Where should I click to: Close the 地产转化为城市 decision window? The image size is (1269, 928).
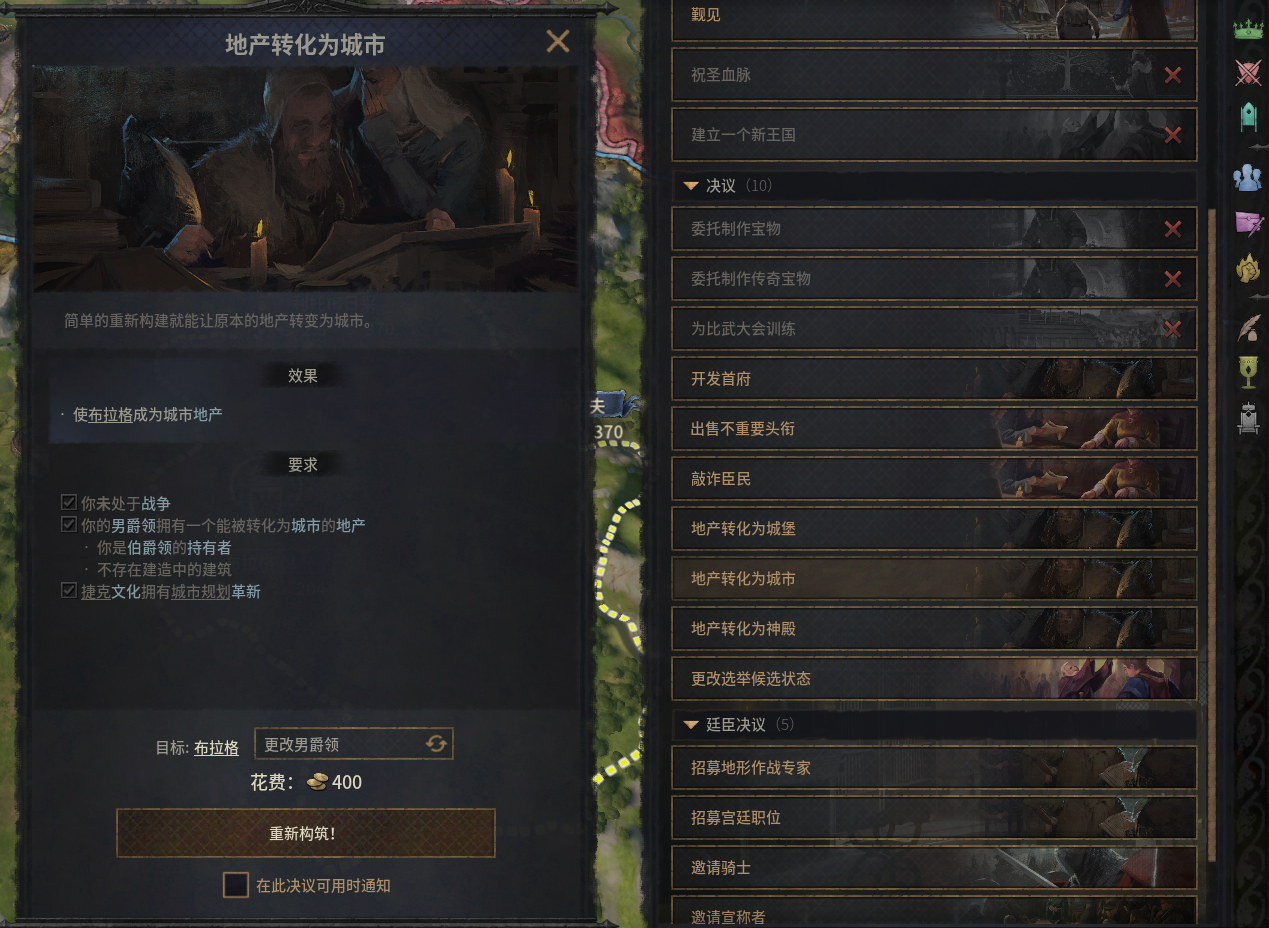[x=557, y=42]
